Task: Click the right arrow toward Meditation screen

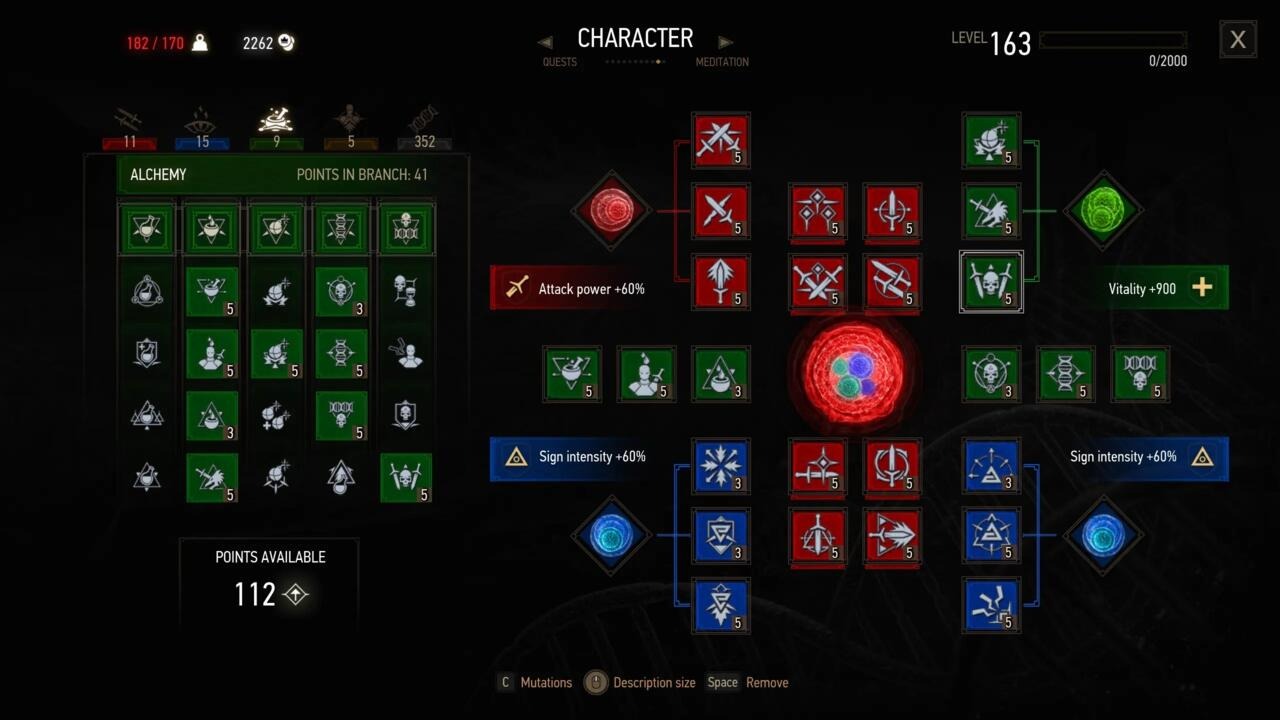Action: pyautogui.click(x=724, y=40)
